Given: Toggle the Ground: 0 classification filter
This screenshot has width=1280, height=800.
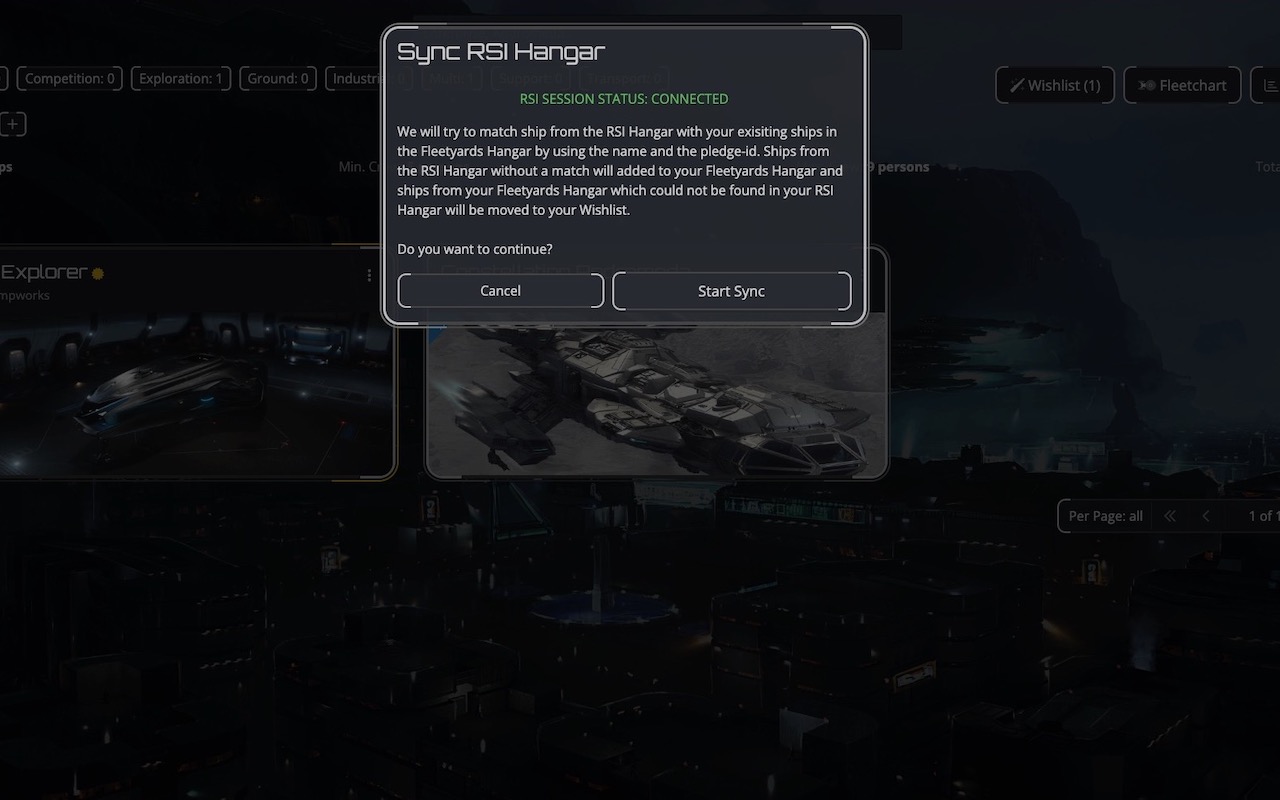Looking at the screenshot, I should pyautogui.click(x=277, y=78).
